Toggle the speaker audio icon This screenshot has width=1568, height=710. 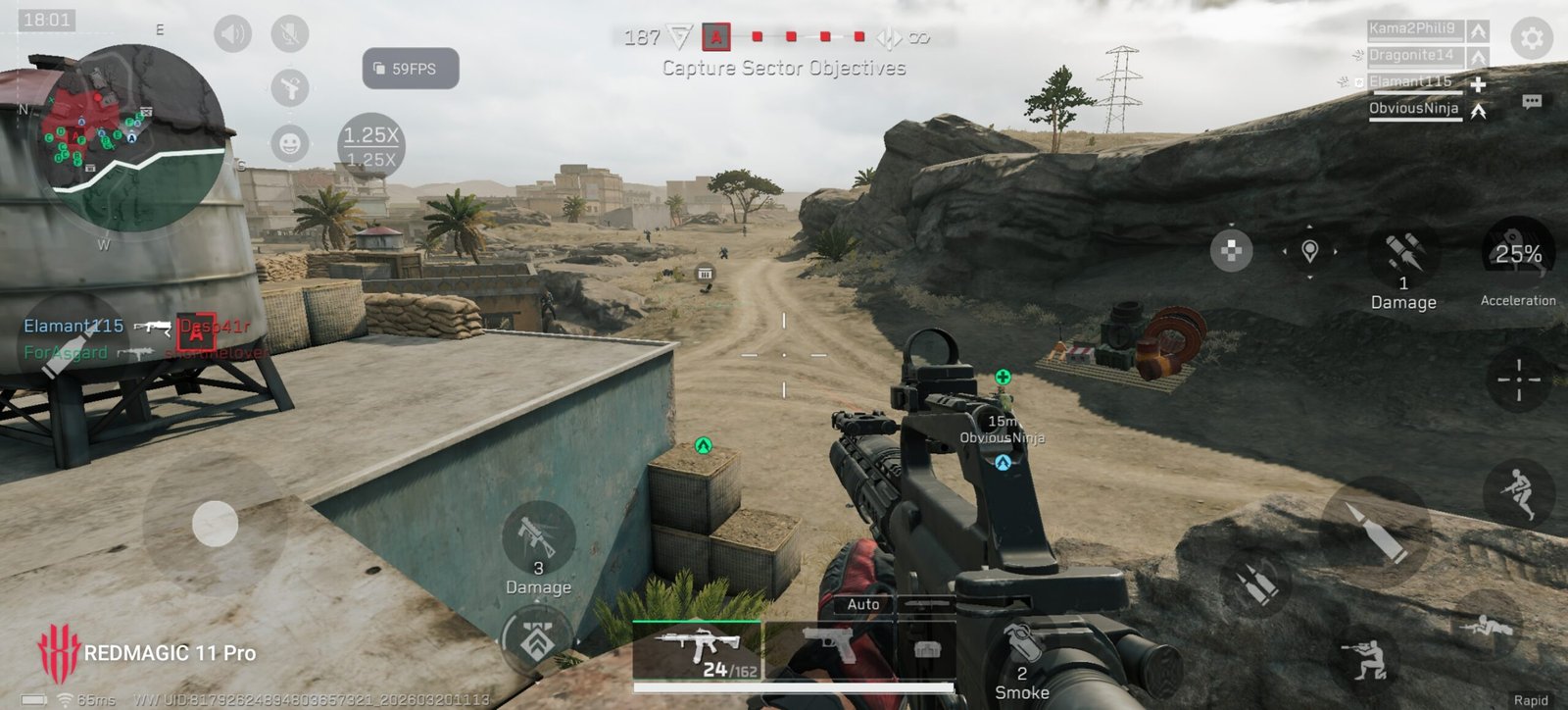click(232, 35)
